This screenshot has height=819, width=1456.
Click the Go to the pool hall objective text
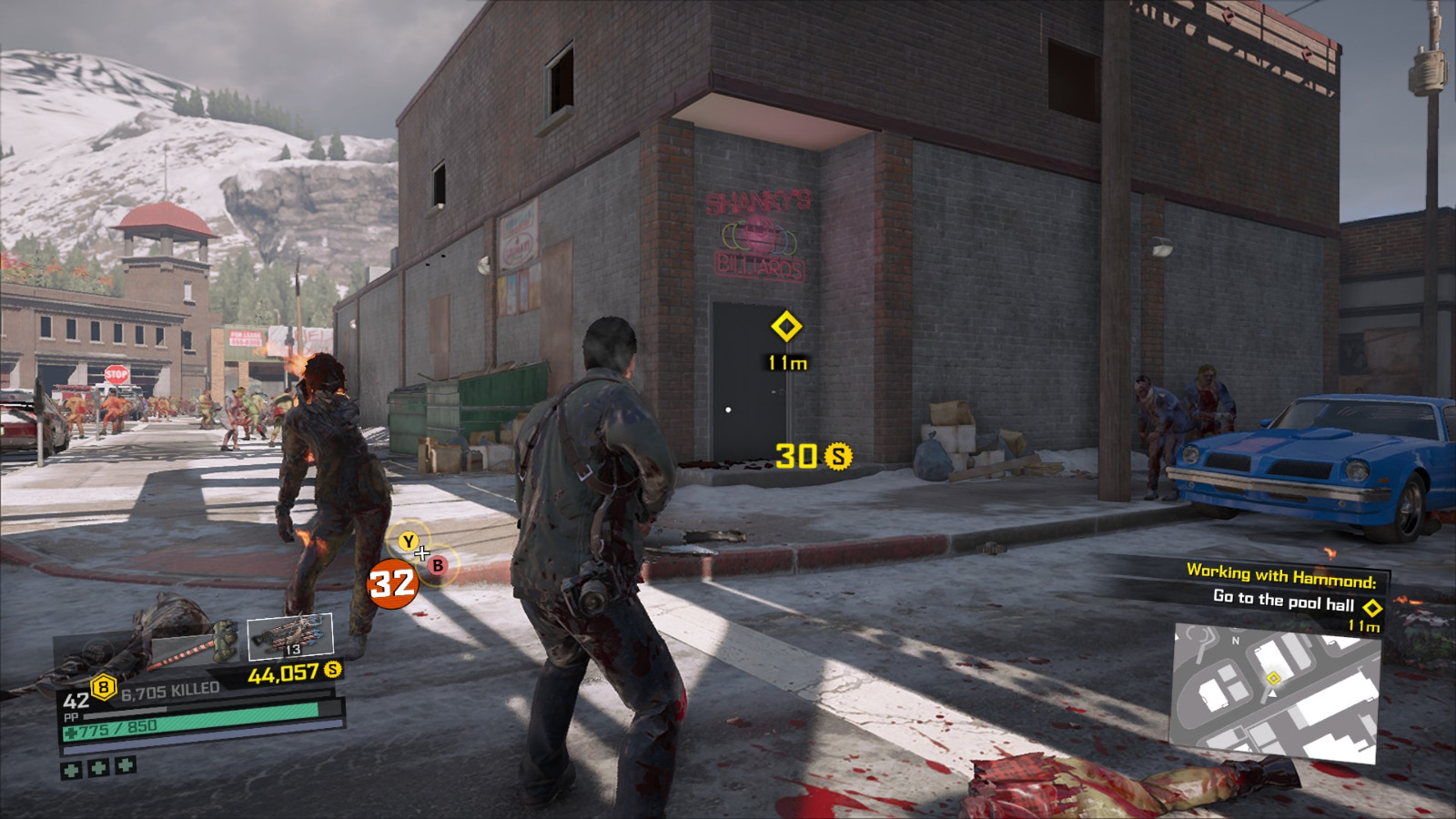(x=1284, y=600)
